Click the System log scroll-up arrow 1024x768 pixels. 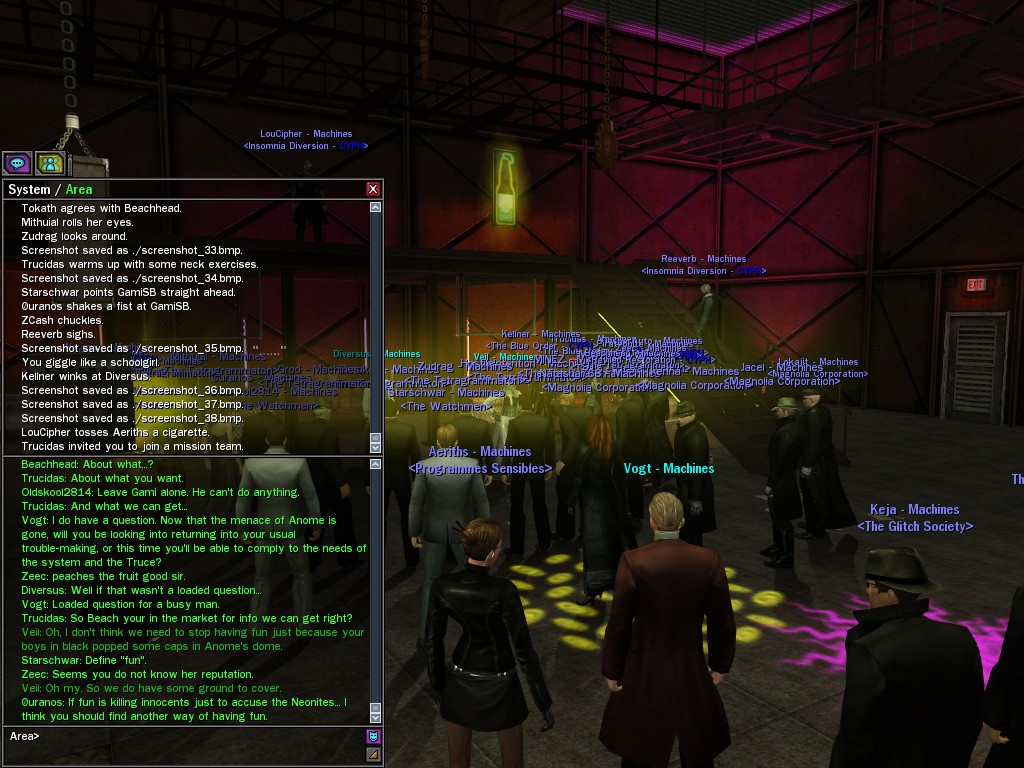[x=376, y=208]
